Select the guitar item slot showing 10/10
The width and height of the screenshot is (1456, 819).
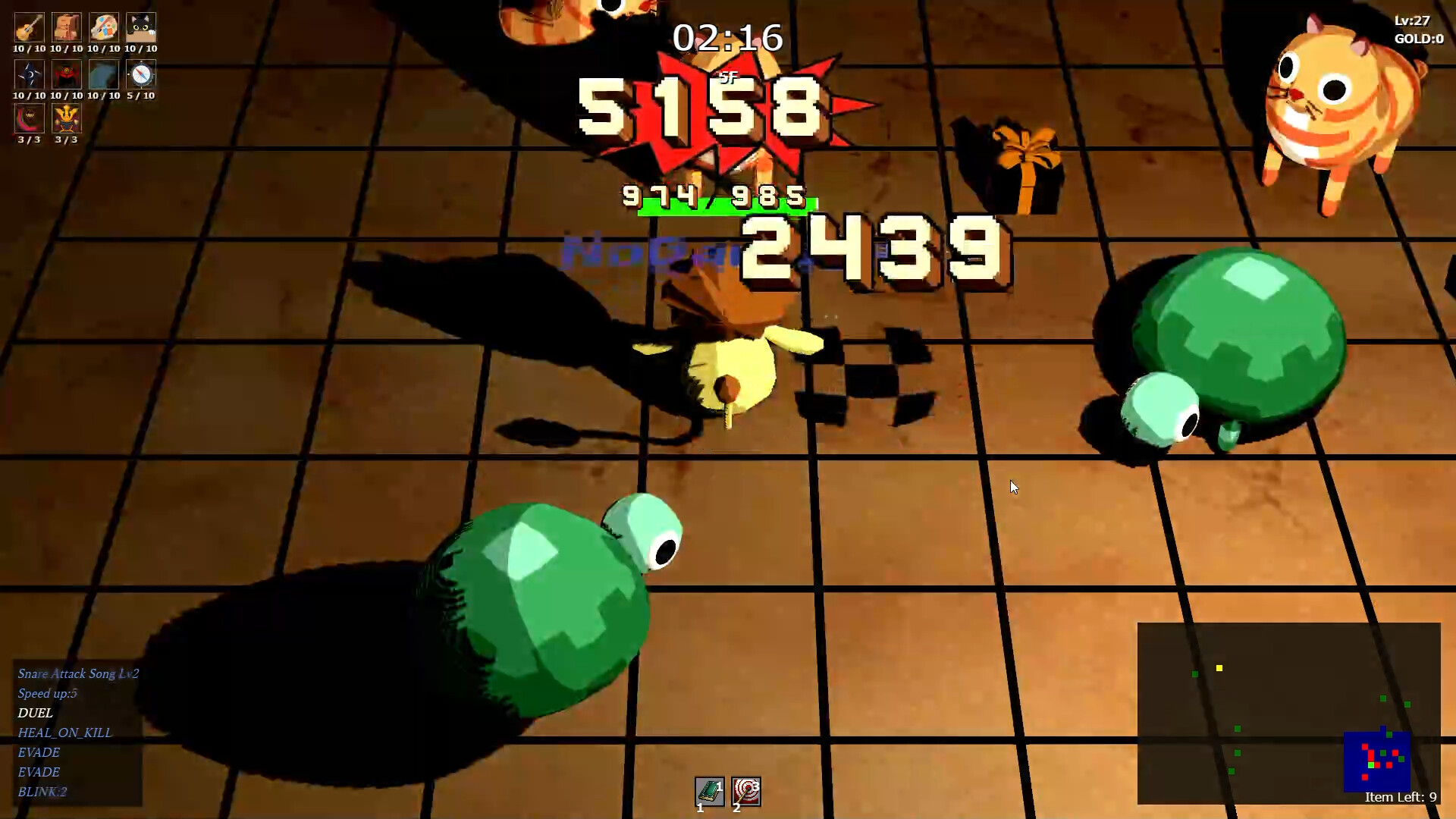tap(28, 28)
